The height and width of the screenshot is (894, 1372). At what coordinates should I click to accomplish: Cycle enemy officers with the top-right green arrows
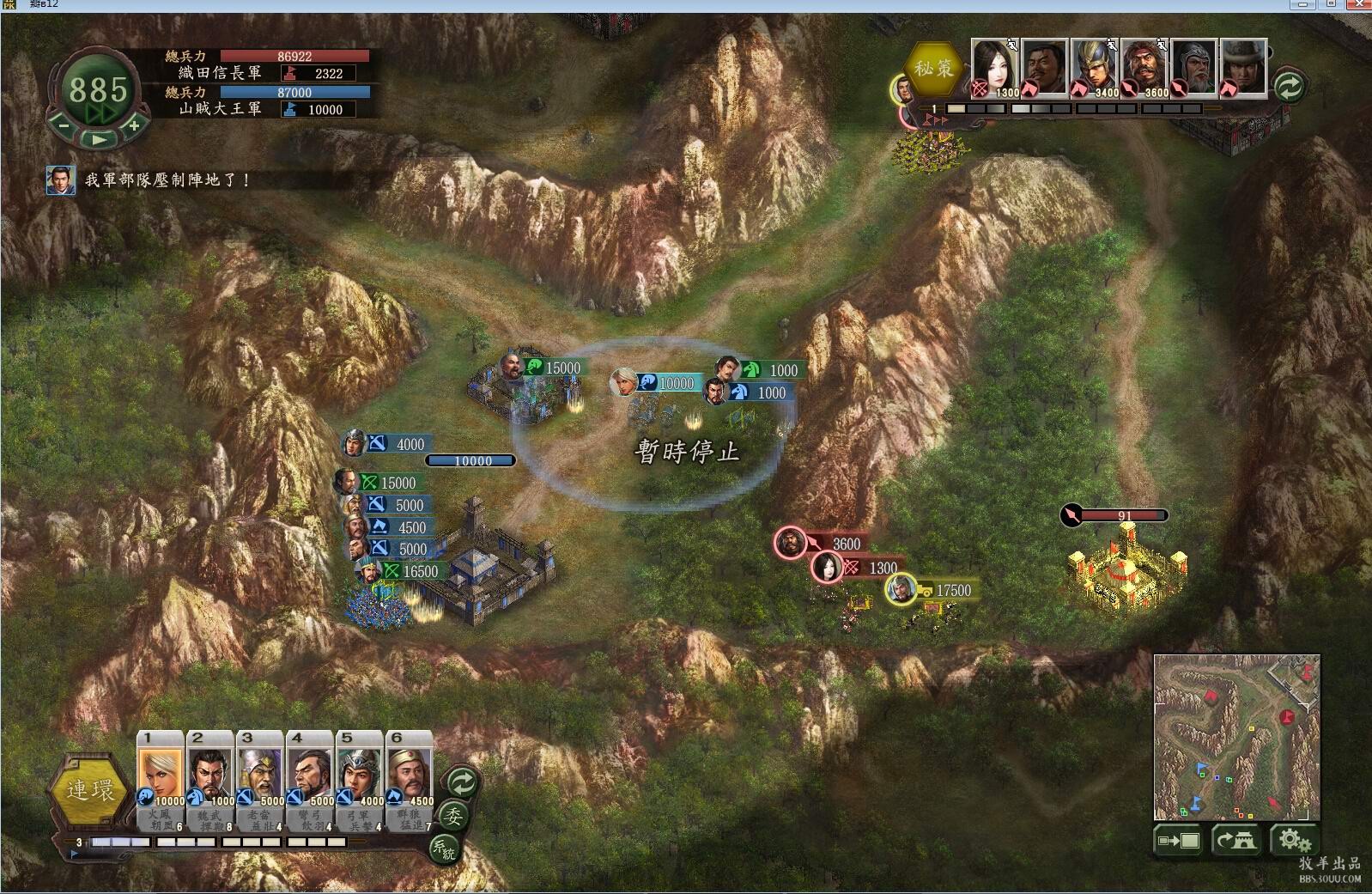point(1290,86)
